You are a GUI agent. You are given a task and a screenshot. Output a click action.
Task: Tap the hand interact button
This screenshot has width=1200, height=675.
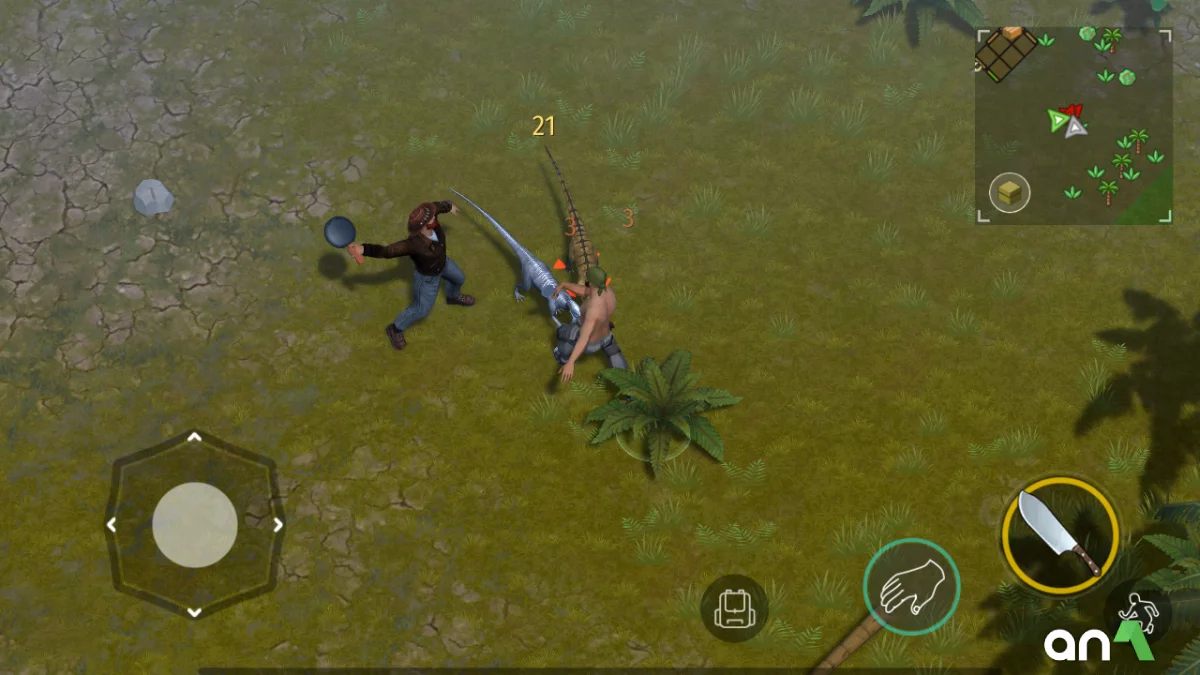pyautogui.click(x=911, y=586)
